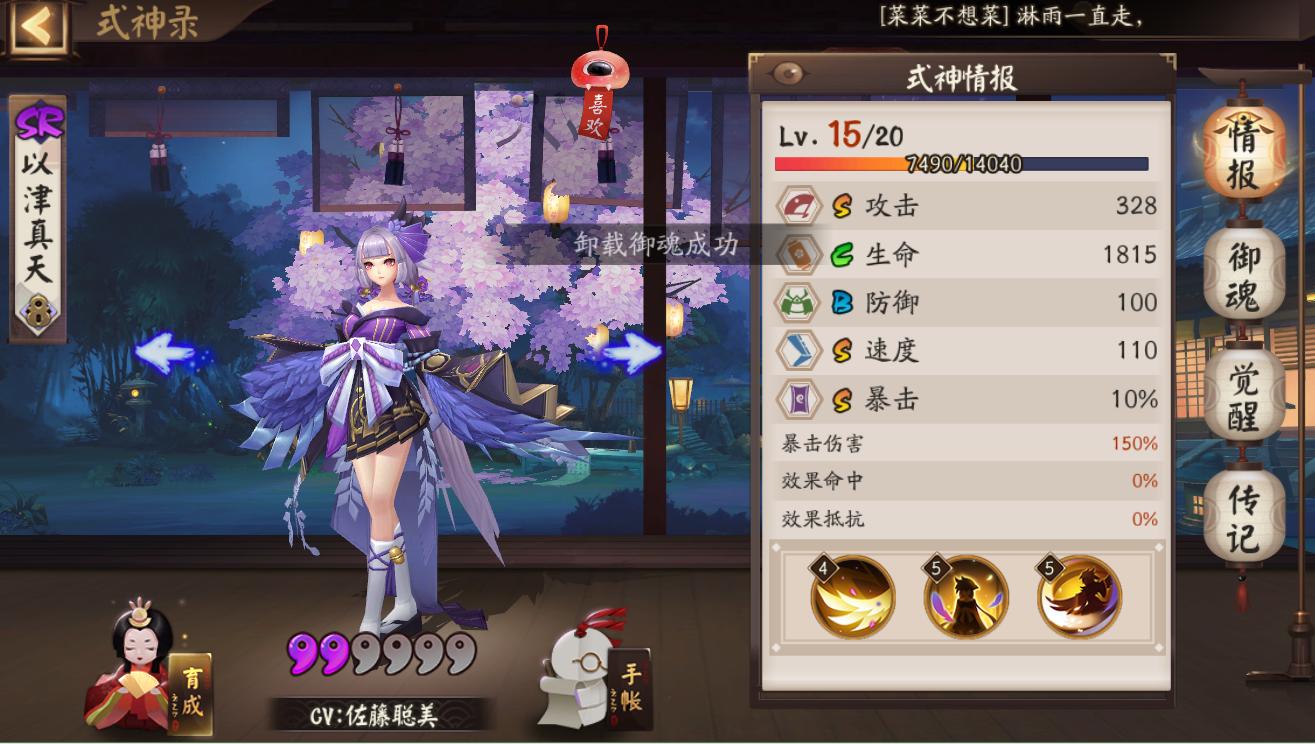The image size is (1315, 744).
Task: Open the third skill icon showing a beast
Action: 1078,598
